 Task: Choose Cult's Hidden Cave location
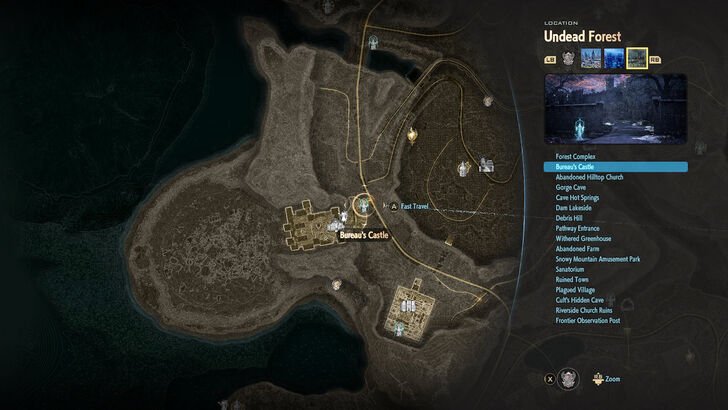[579, 300]
